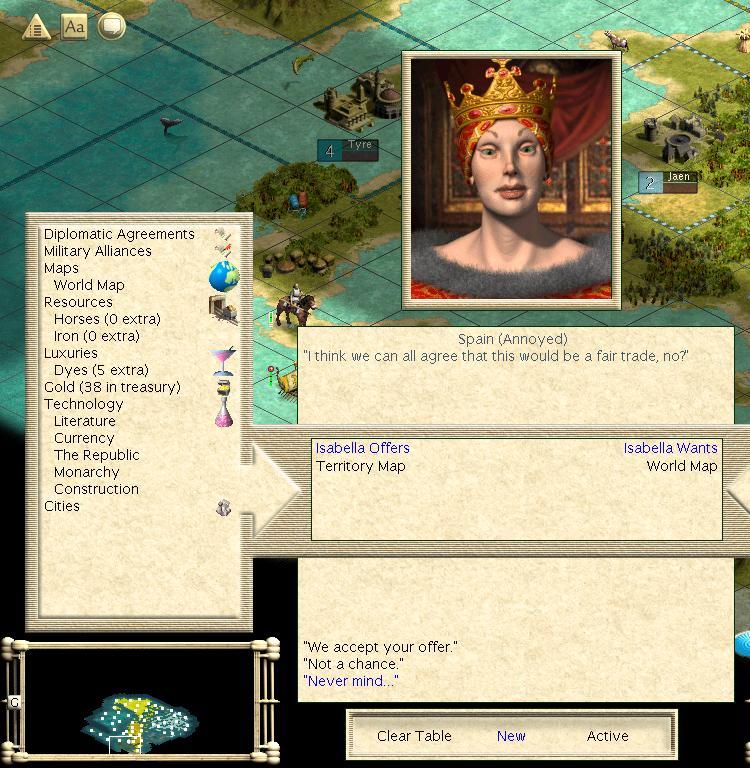Screen dimensions: 750x768
Task: Open Military Alliances options
Action: (x=98, y=251)
